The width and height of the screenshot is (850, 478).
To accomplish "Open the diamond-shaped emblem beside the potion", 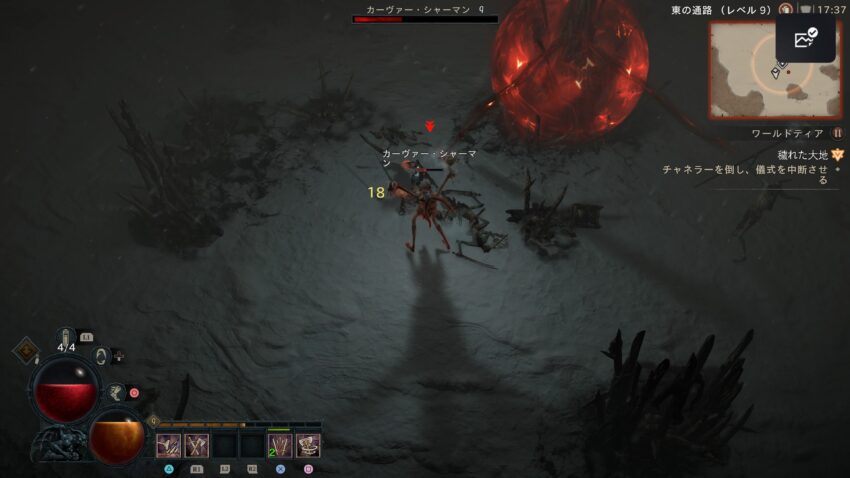I will point(25,352).
